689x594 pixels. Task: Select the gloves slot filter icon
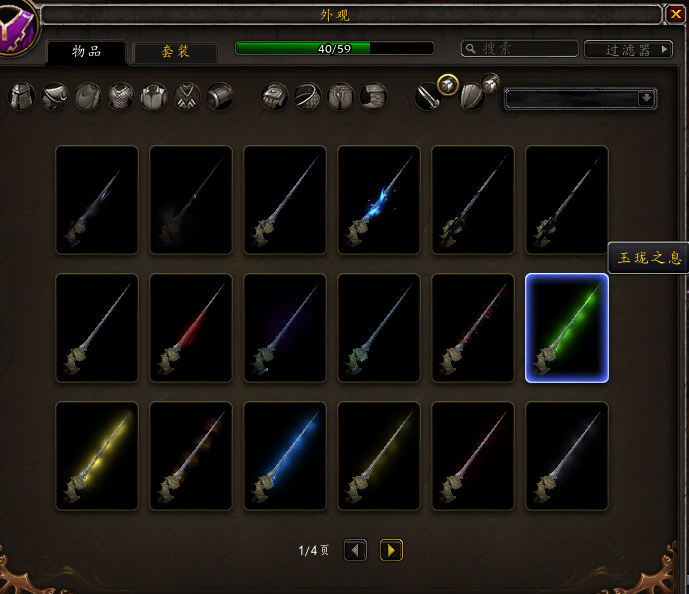[x=275, y=97]
